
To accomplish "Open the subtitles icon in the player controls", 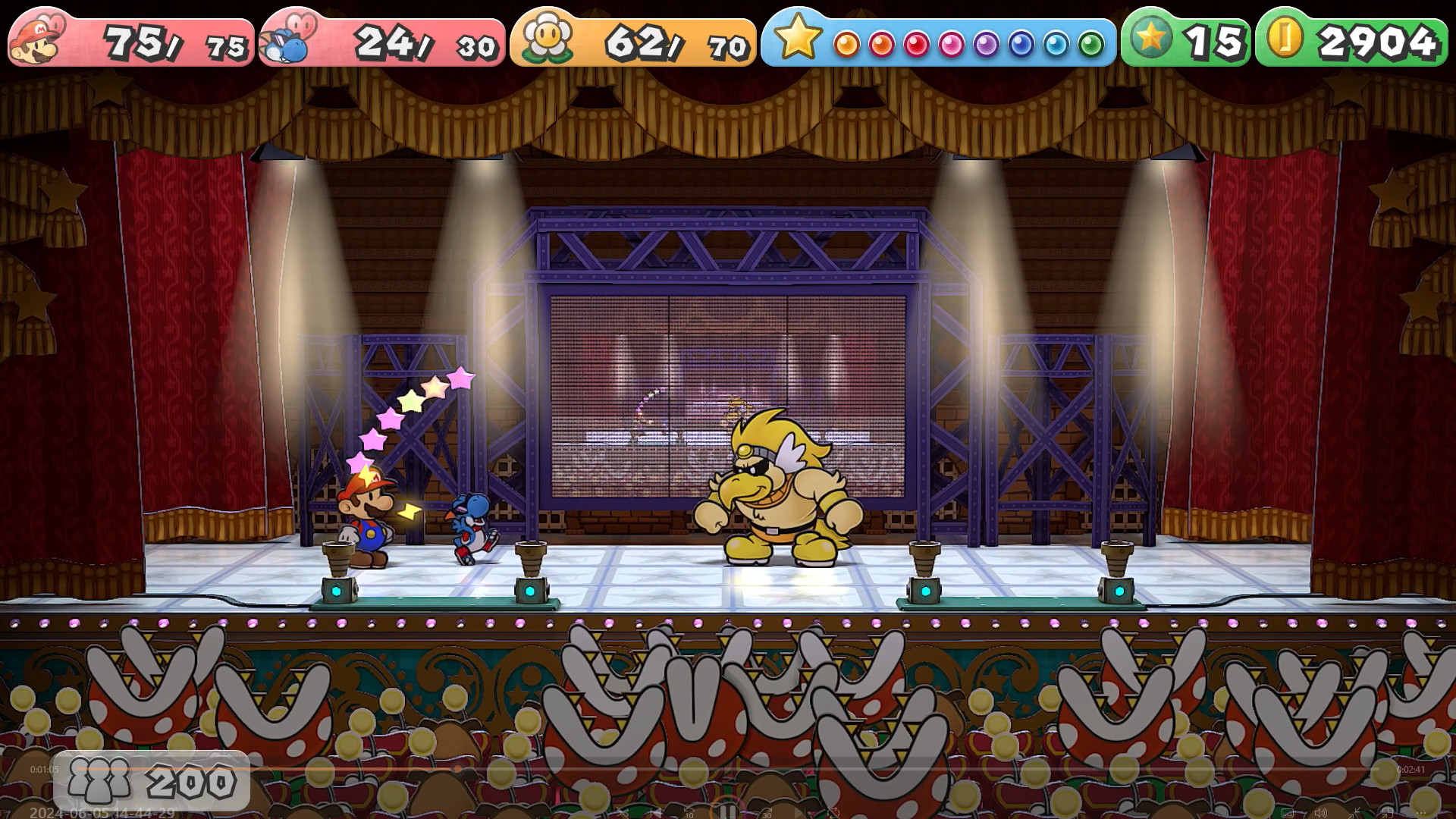I will click(x=1288, y=813).
